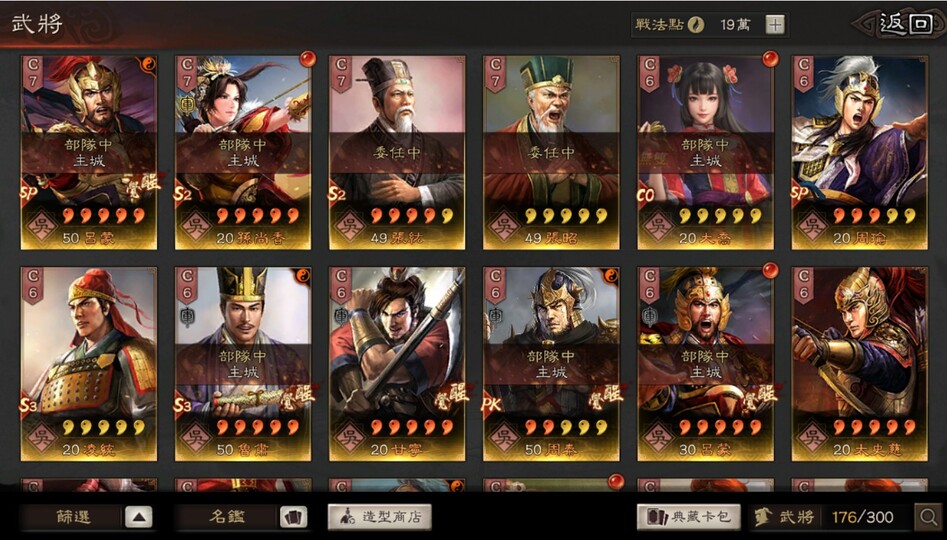Open the 周瑜 general card
The height and width of the screenshot is (540, 947).
(x=859, y=150)
